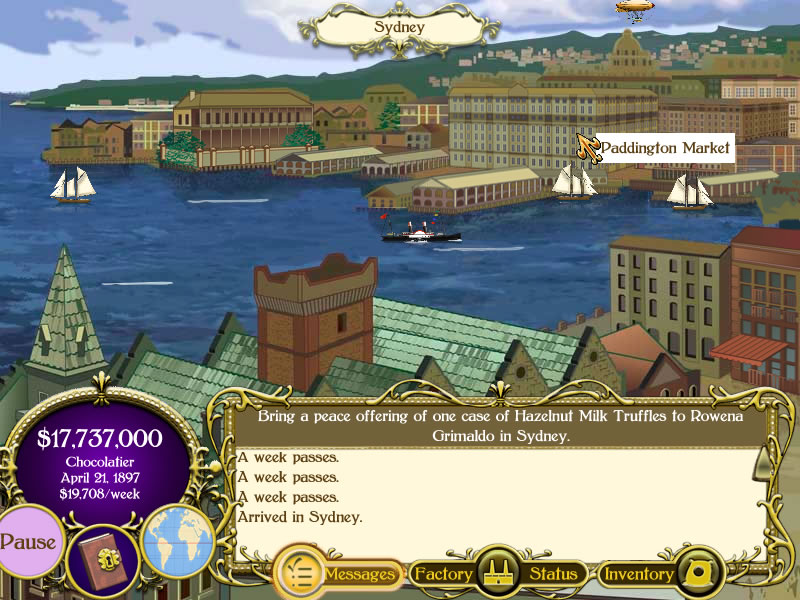Open the recipe book icon

pyautogui.click(x=103, y=558)
